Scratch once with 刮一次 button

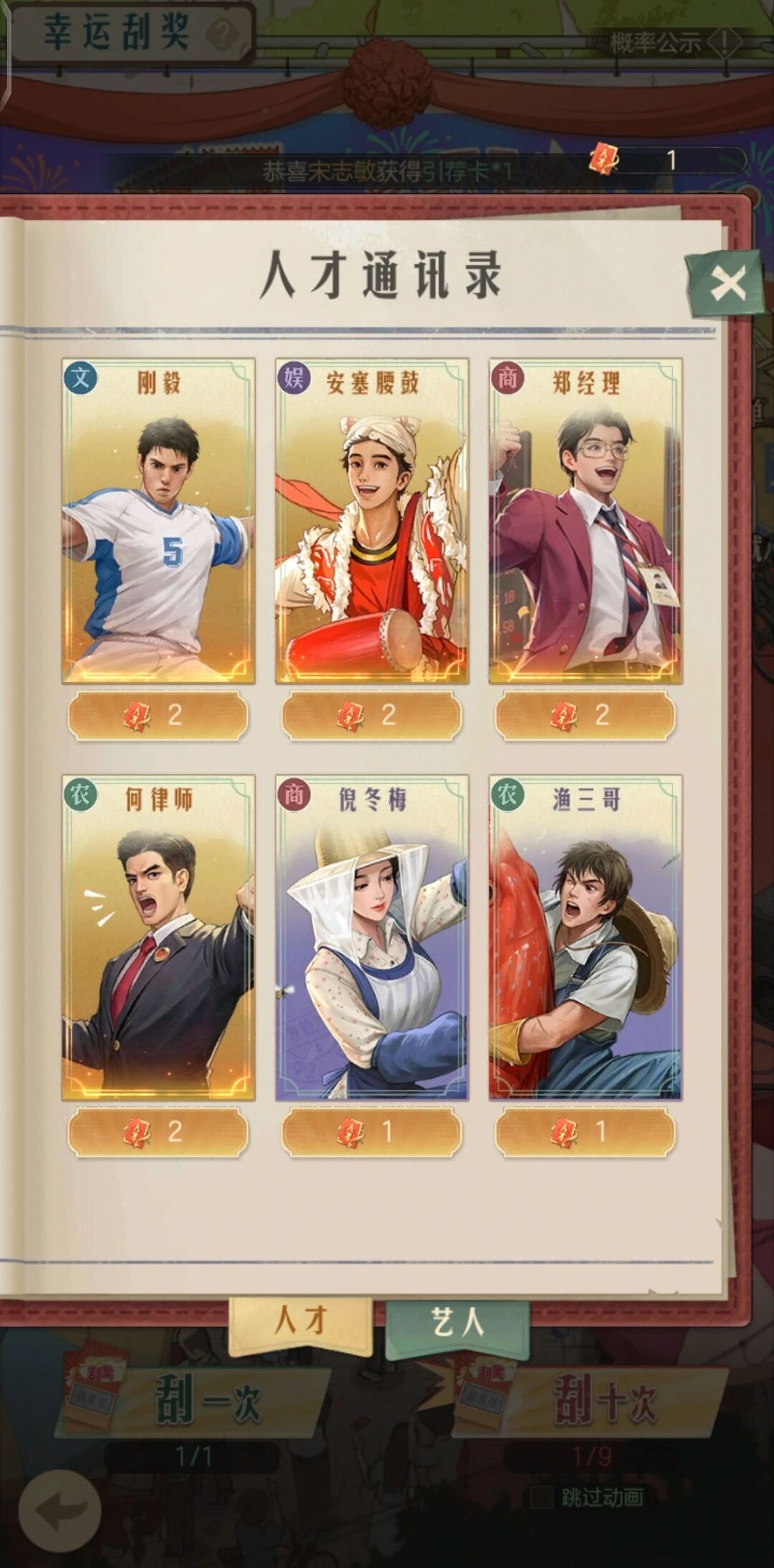(x=208, y=1401)
